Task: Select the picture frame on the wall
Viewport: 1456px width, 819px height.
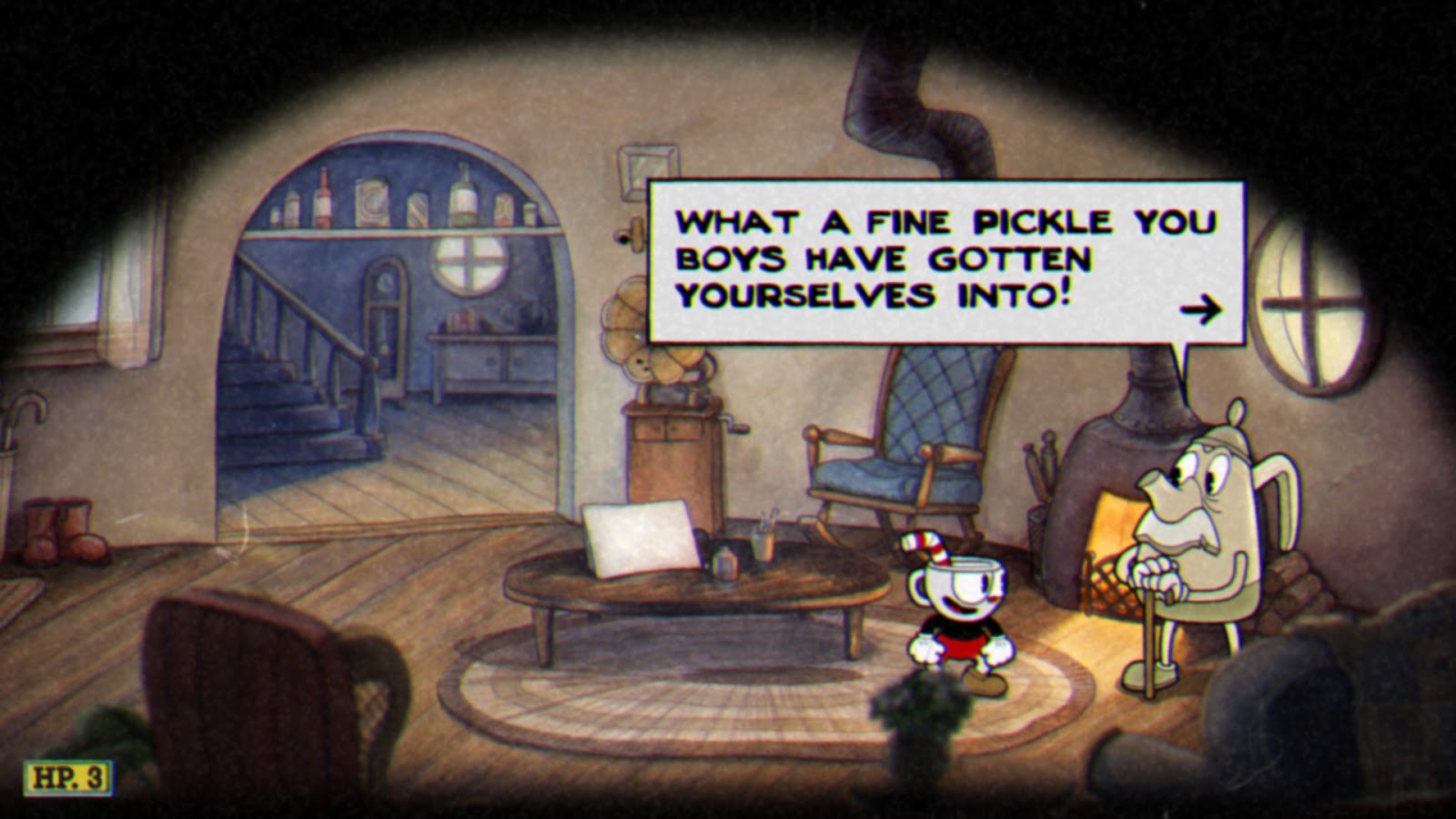Action: pos(647,168)
